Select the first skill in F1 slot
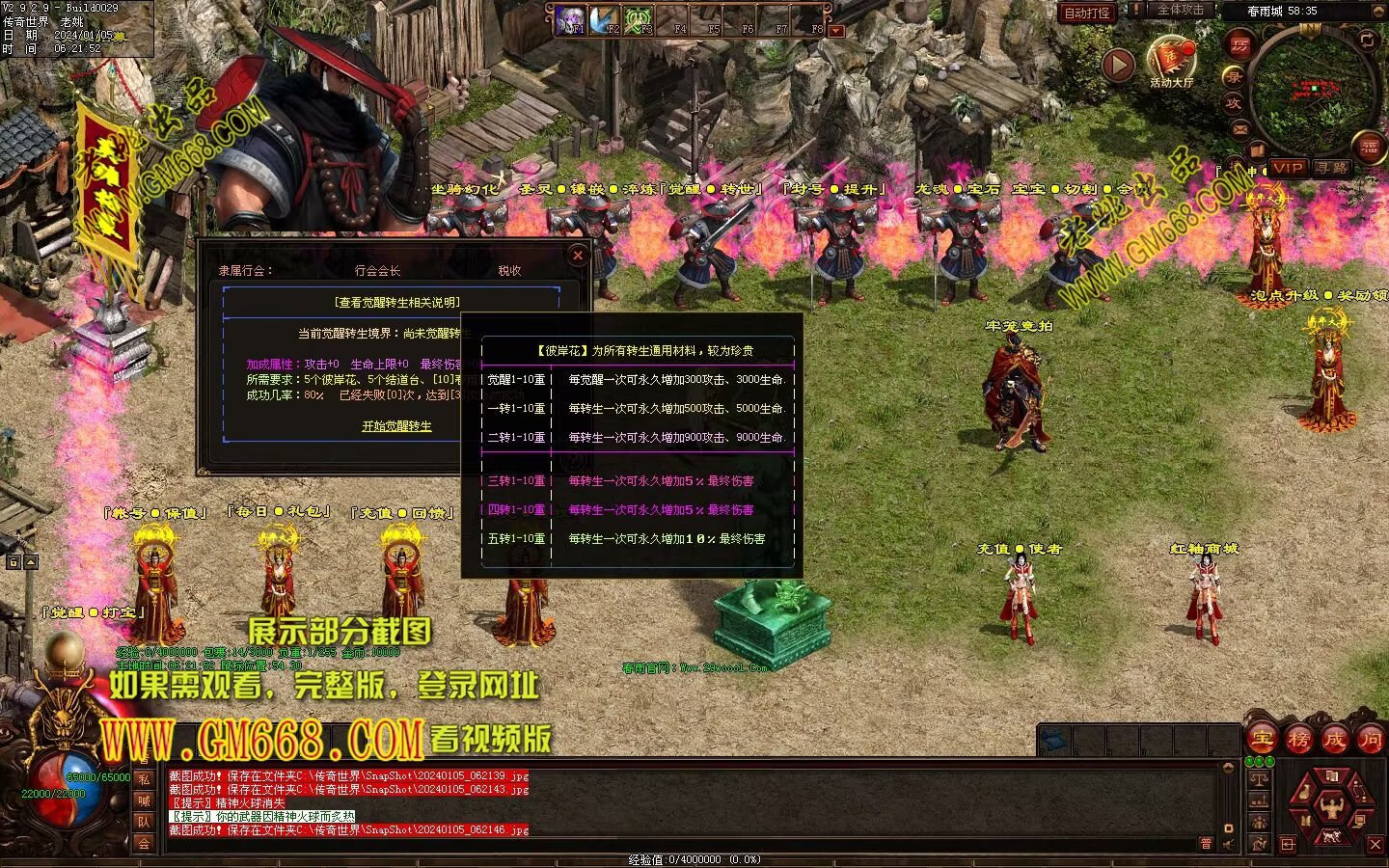The height and width of the screenshot is (868, 1389). 572,19
